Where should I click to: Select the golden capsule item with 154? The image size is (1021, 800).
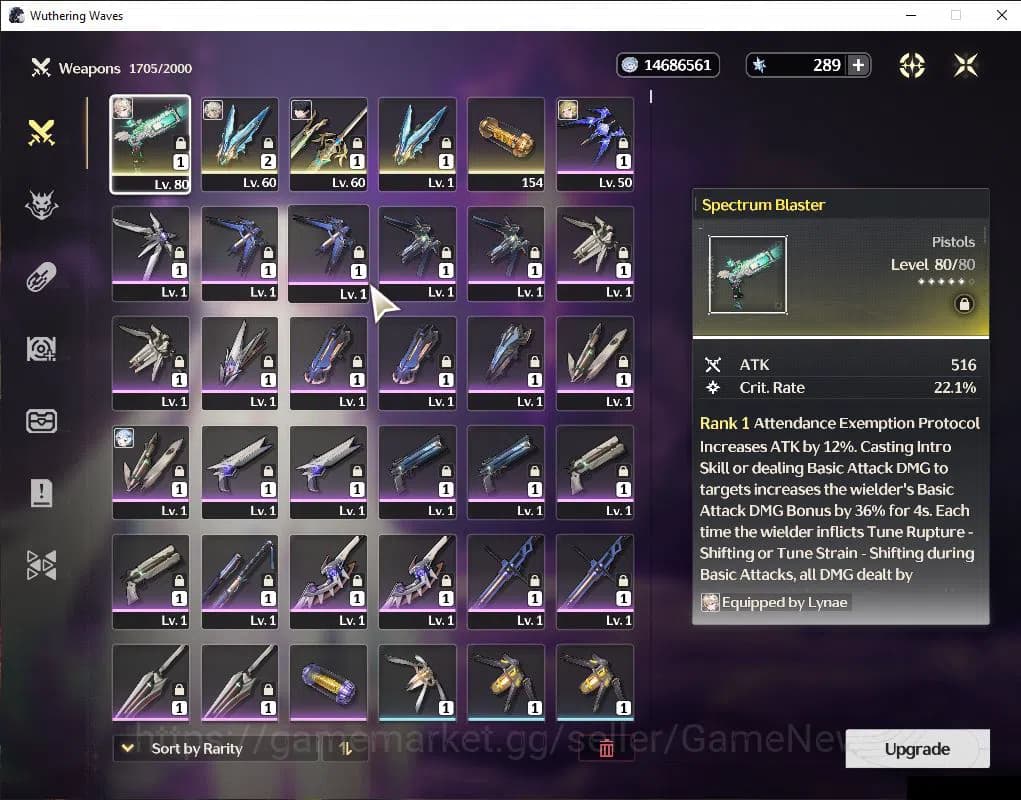[x=506, y=143]
